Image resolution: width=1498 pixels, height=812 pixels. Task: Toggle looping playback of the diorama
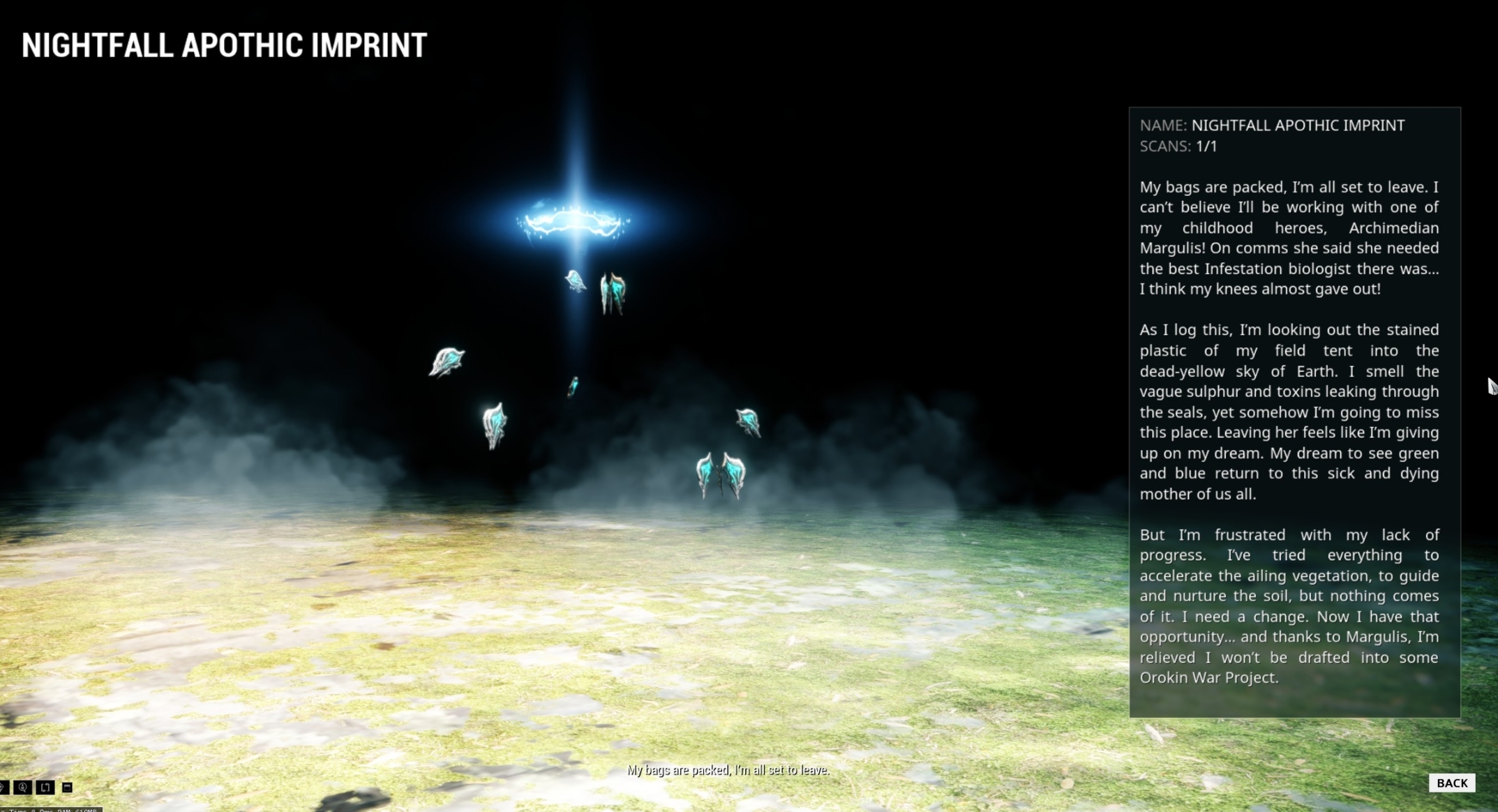click(44, 788)
